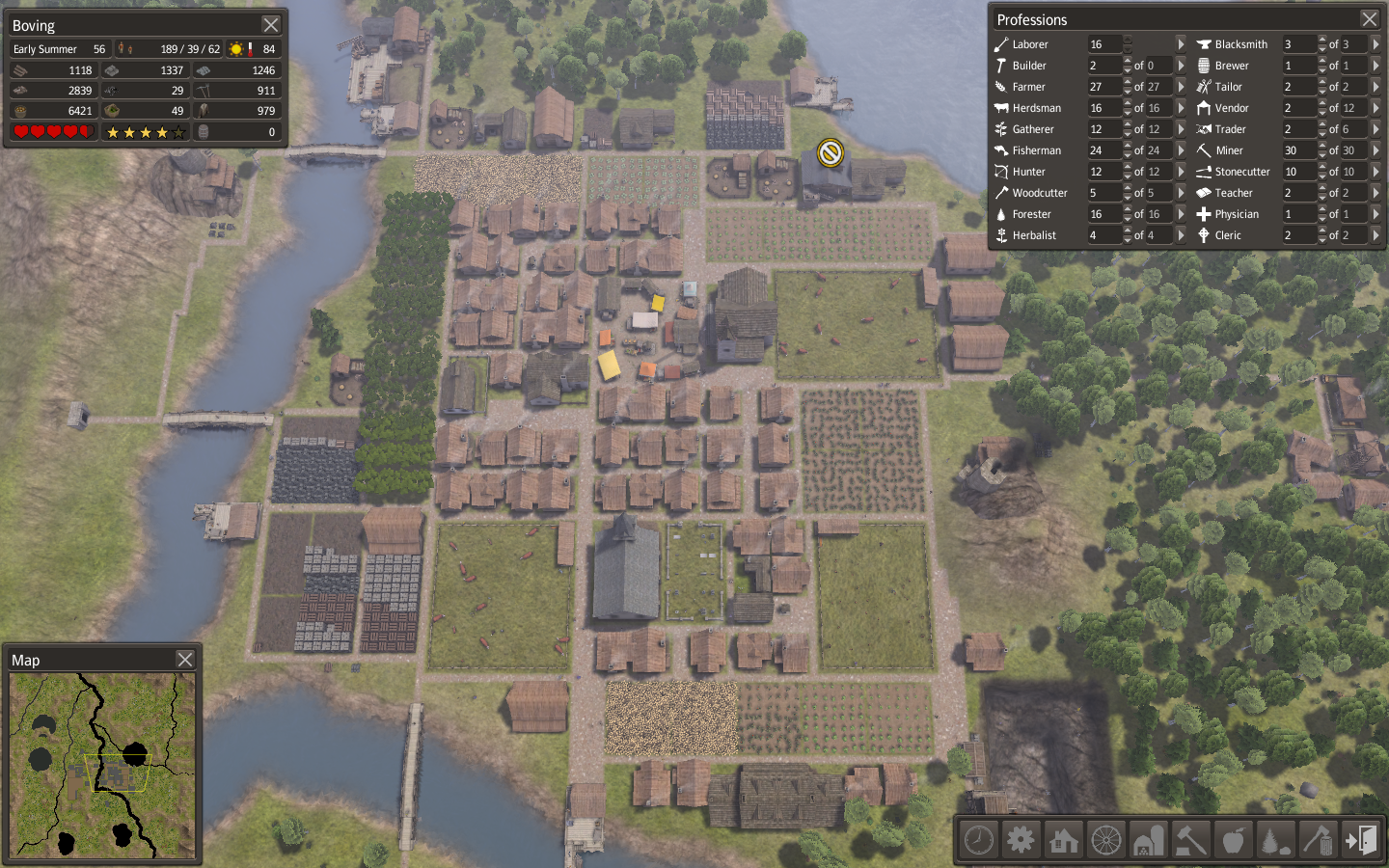This screenshot has height=868, width=1389.
Task: Click the arrow button on the Blacksmith row
Action: point(1375,44)
